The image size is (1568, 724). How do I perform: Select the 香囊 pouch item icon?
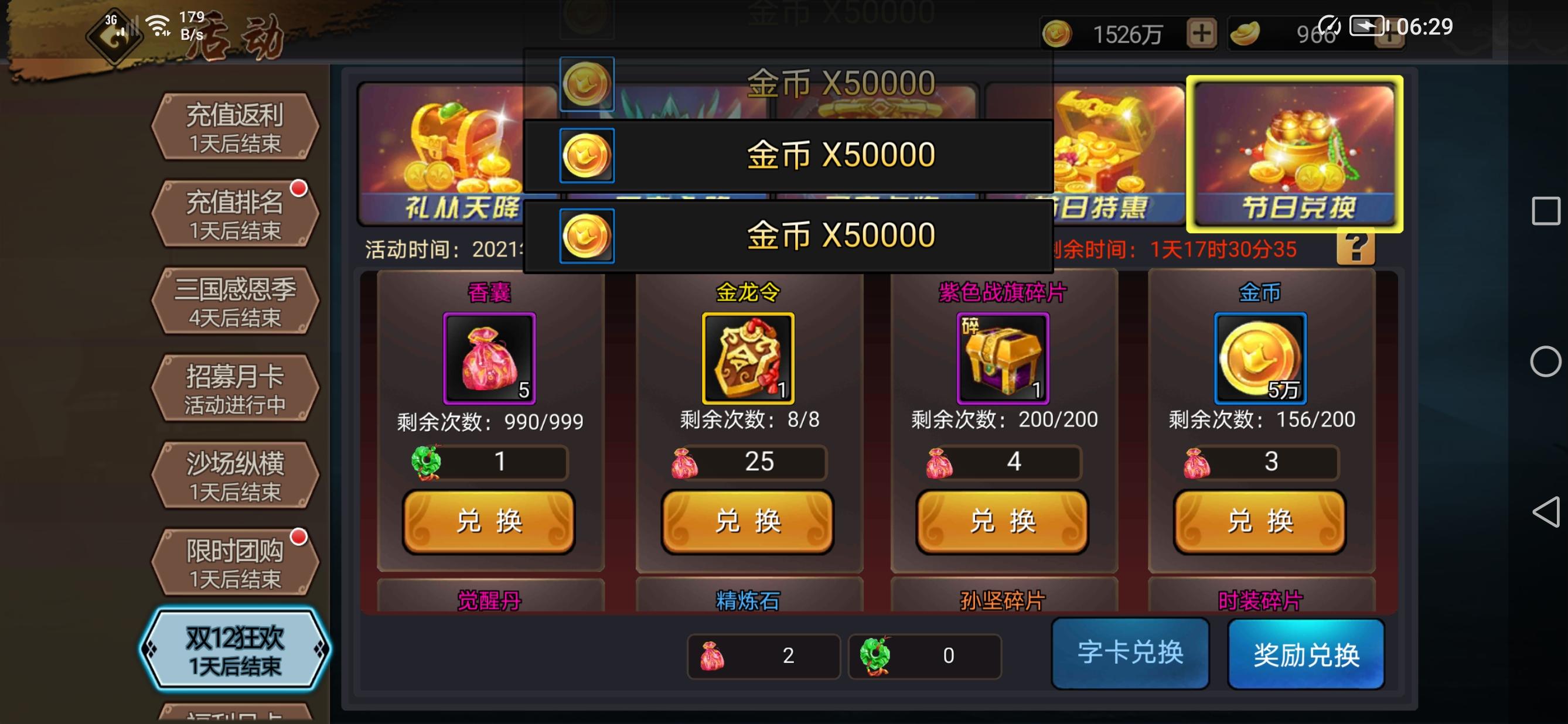(x=489, y=359)
